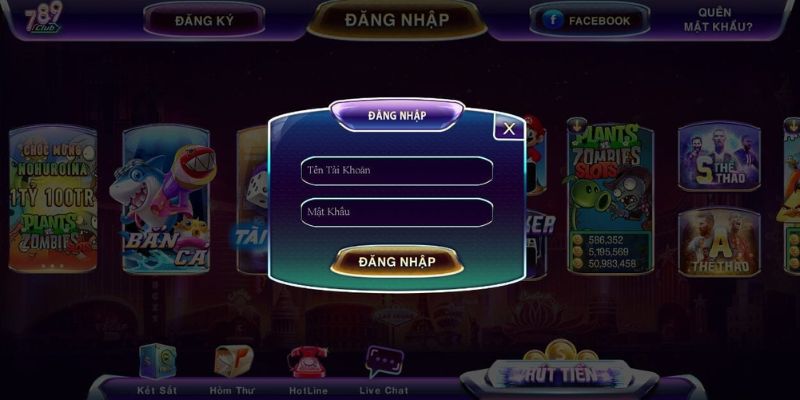The width and height of the screenshot is (800, 400).
Task: Choose the Plants vs Zombies Slots game
Action: click(606, 195)
